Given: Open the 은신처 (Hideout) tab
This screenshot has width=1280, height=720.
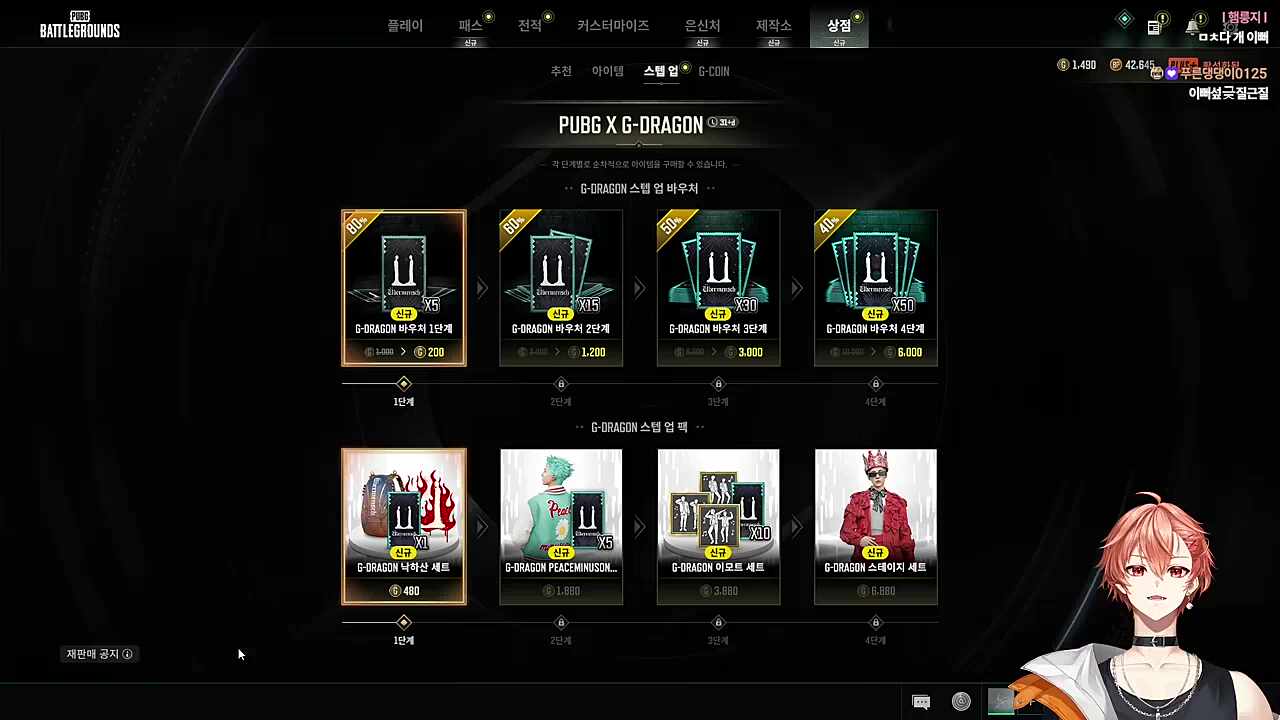Looking at the screenshot, I should coord(702,26).
